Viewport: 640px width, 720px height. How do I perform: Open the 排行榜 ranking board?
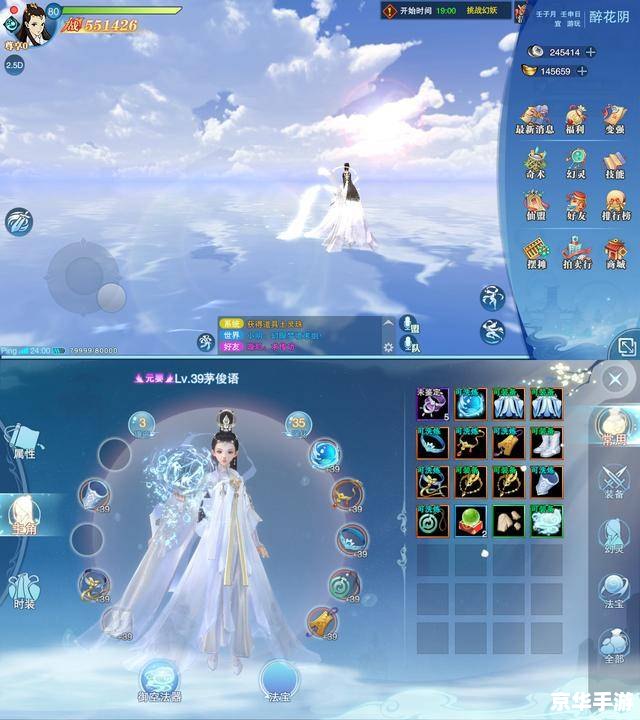pyautogui.click(x=614, y=204)
